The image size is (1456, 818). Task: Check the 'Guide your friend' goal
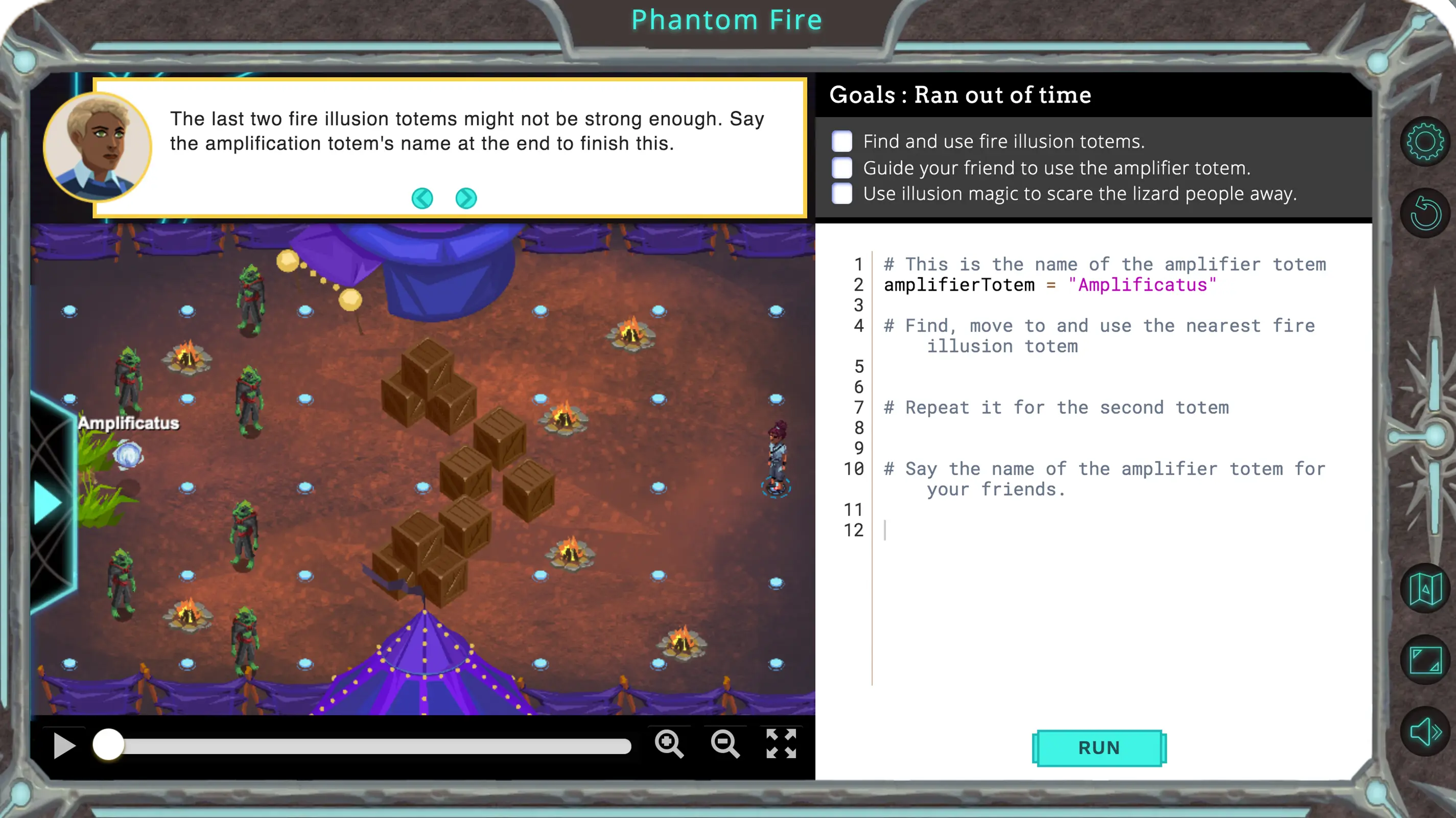[x=841, y=168]
